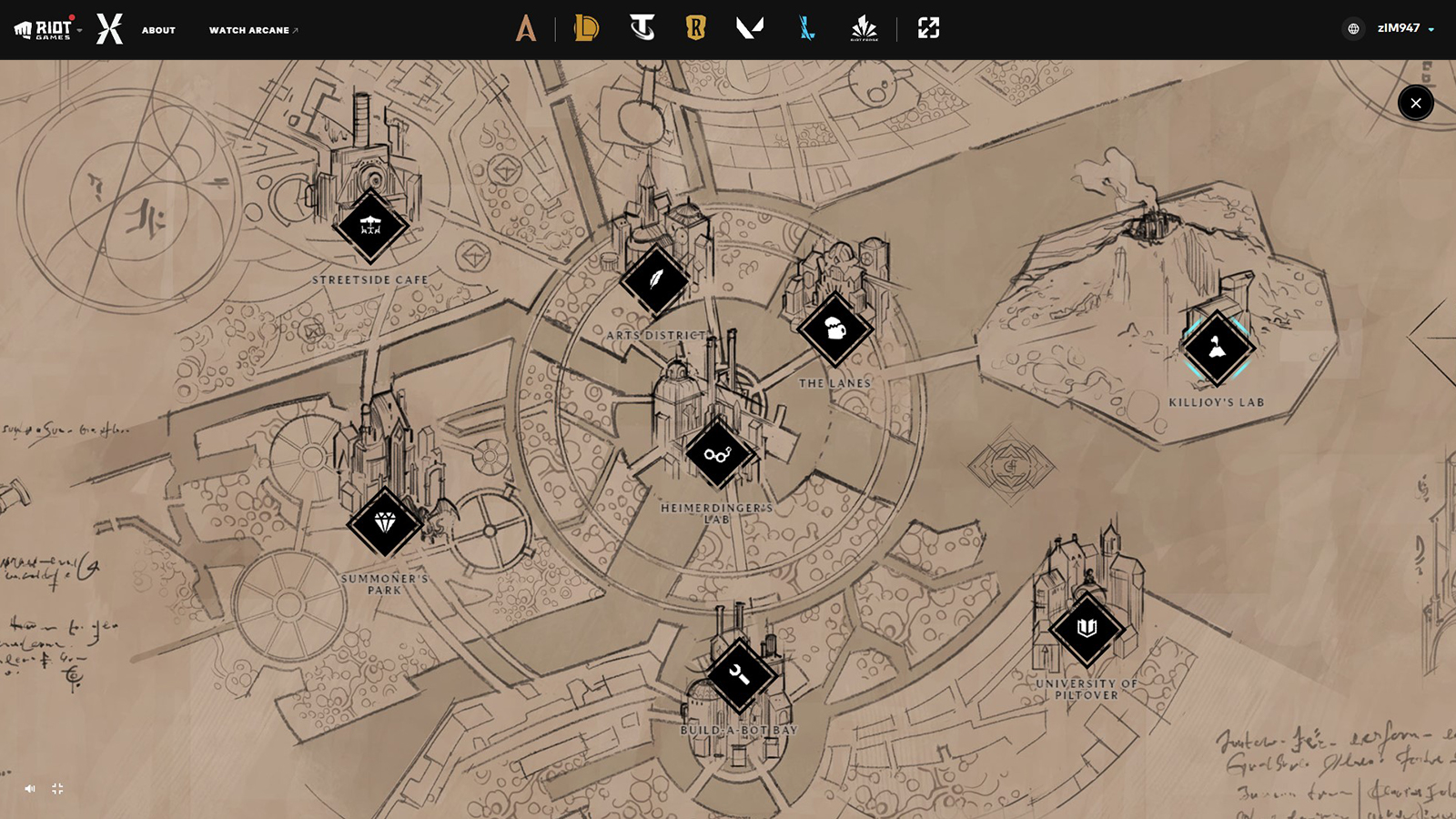
Task: Select the Arts District feather marker
Action: click(654, 279)
